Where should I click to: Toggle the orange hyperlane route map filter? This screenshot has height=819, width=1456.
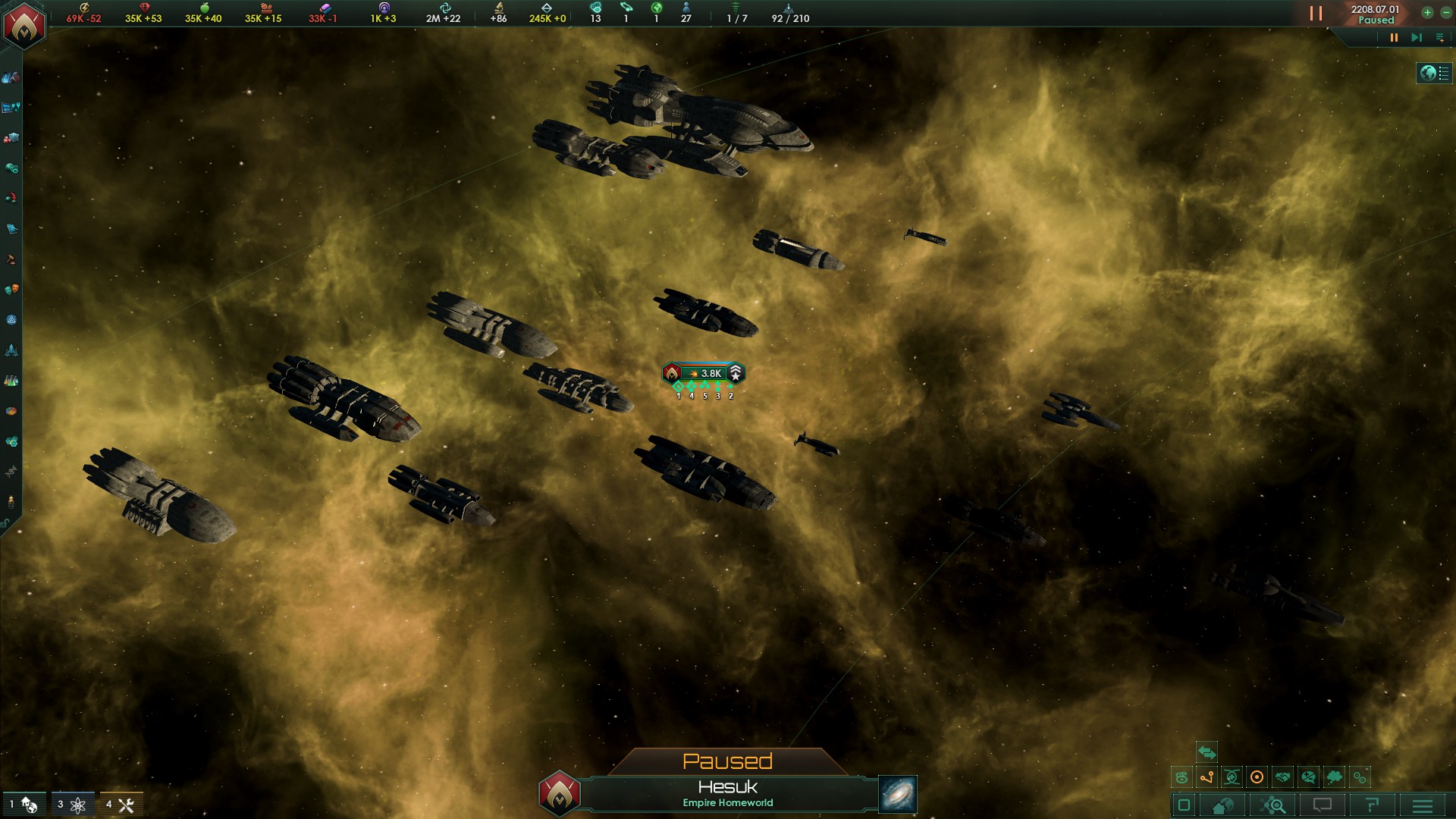coord(1207,777)
